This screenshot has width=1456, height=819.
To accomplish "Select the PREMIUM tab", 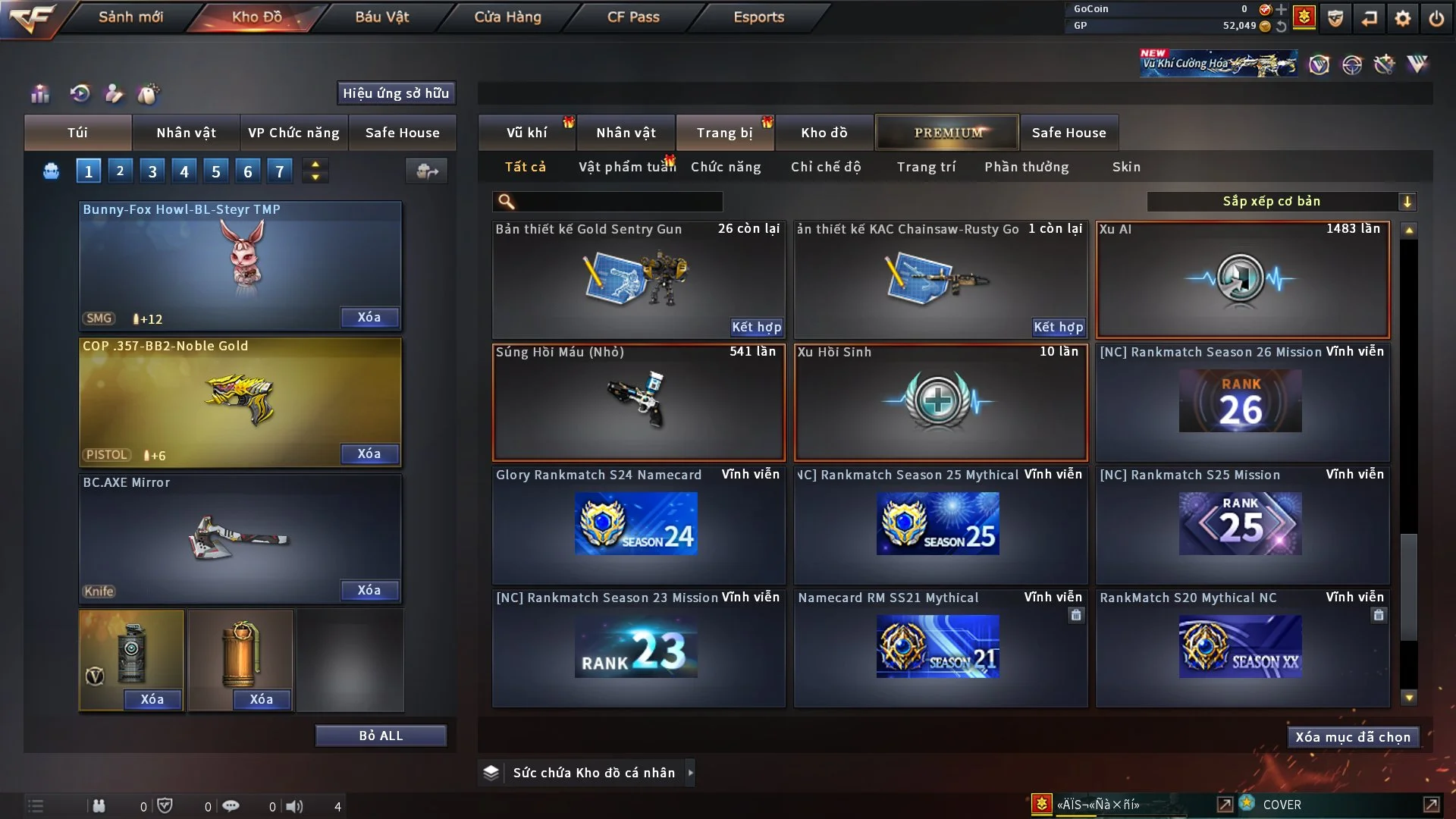I will [948, 133].
